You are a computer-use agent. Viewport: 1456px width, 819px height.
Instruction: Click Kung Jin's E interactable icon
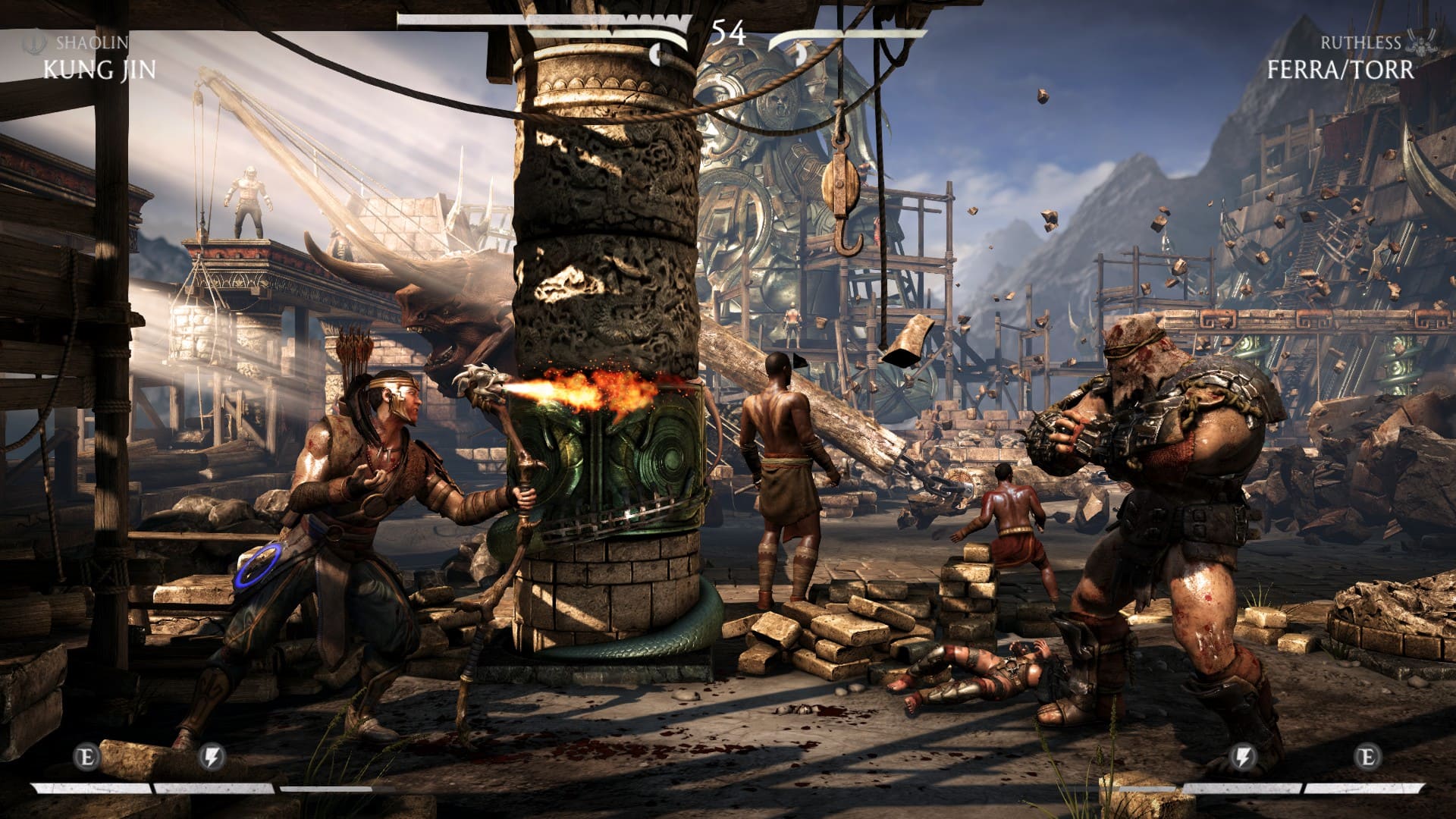pyautogui.click(x=87, y=757)
